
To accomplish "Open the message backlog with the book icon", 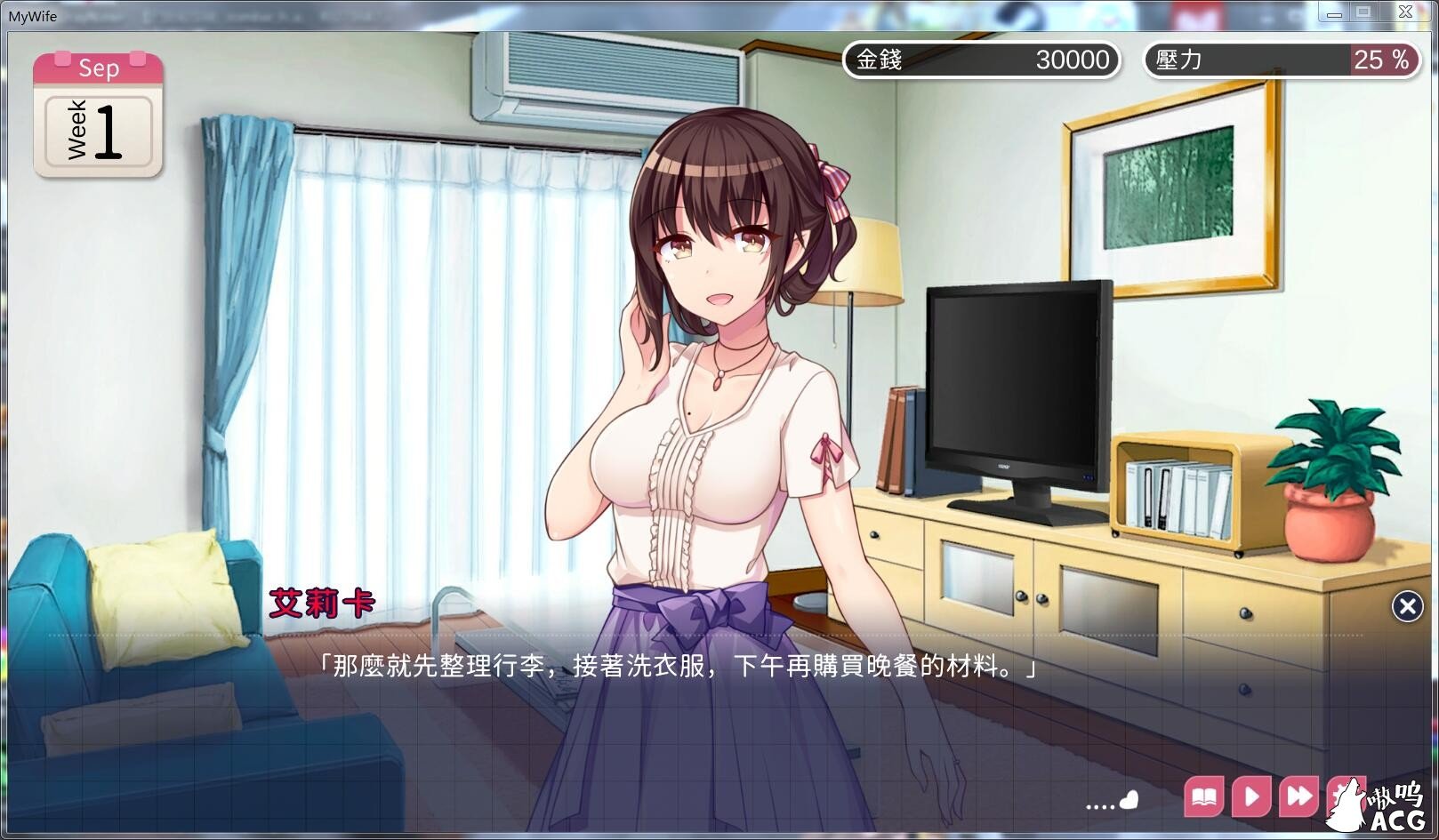I will 1204,797.
